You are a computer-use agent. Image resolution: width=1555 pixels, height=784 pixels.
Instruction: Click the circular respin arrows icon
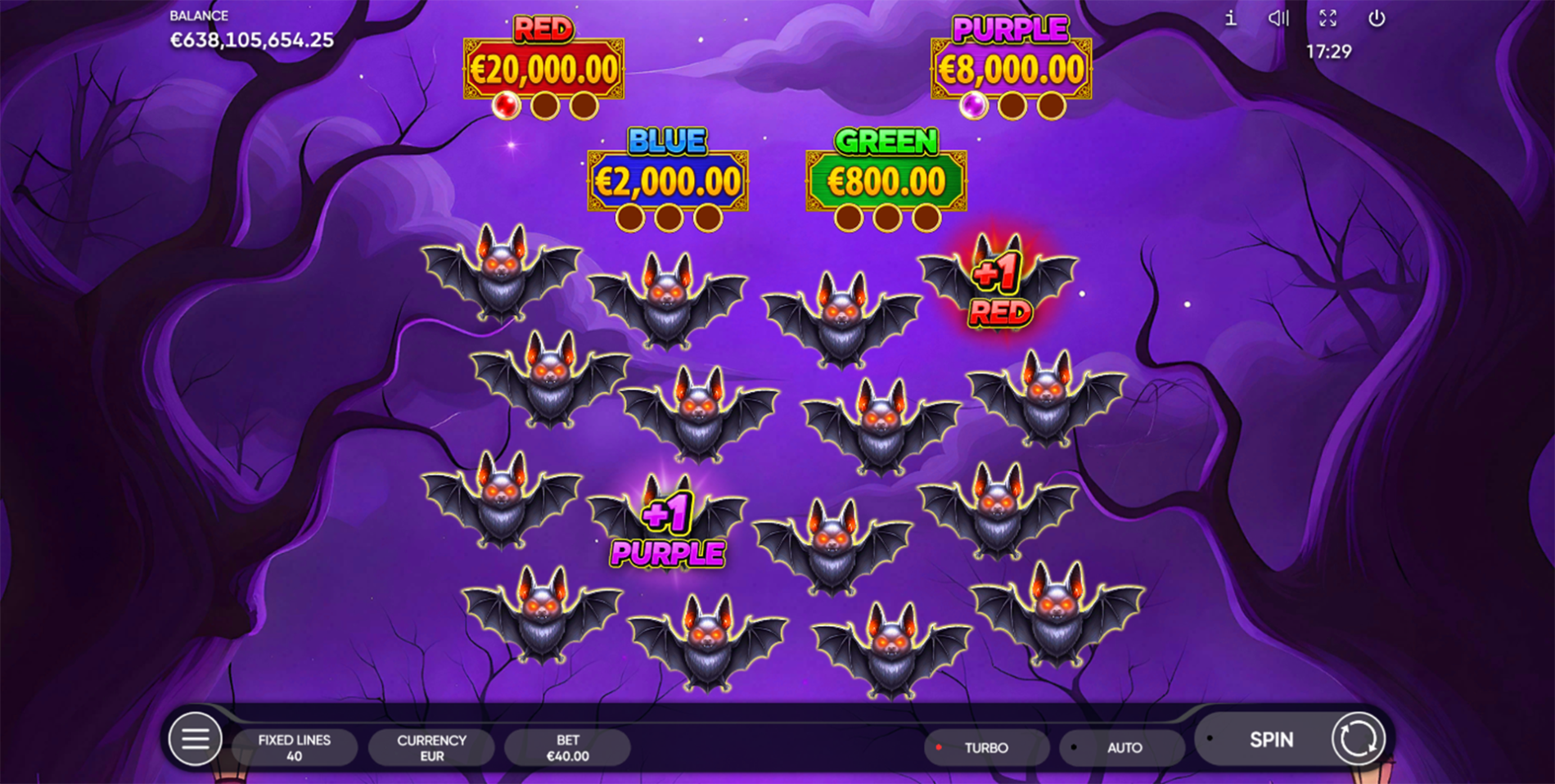click(x=1358, y=739)
